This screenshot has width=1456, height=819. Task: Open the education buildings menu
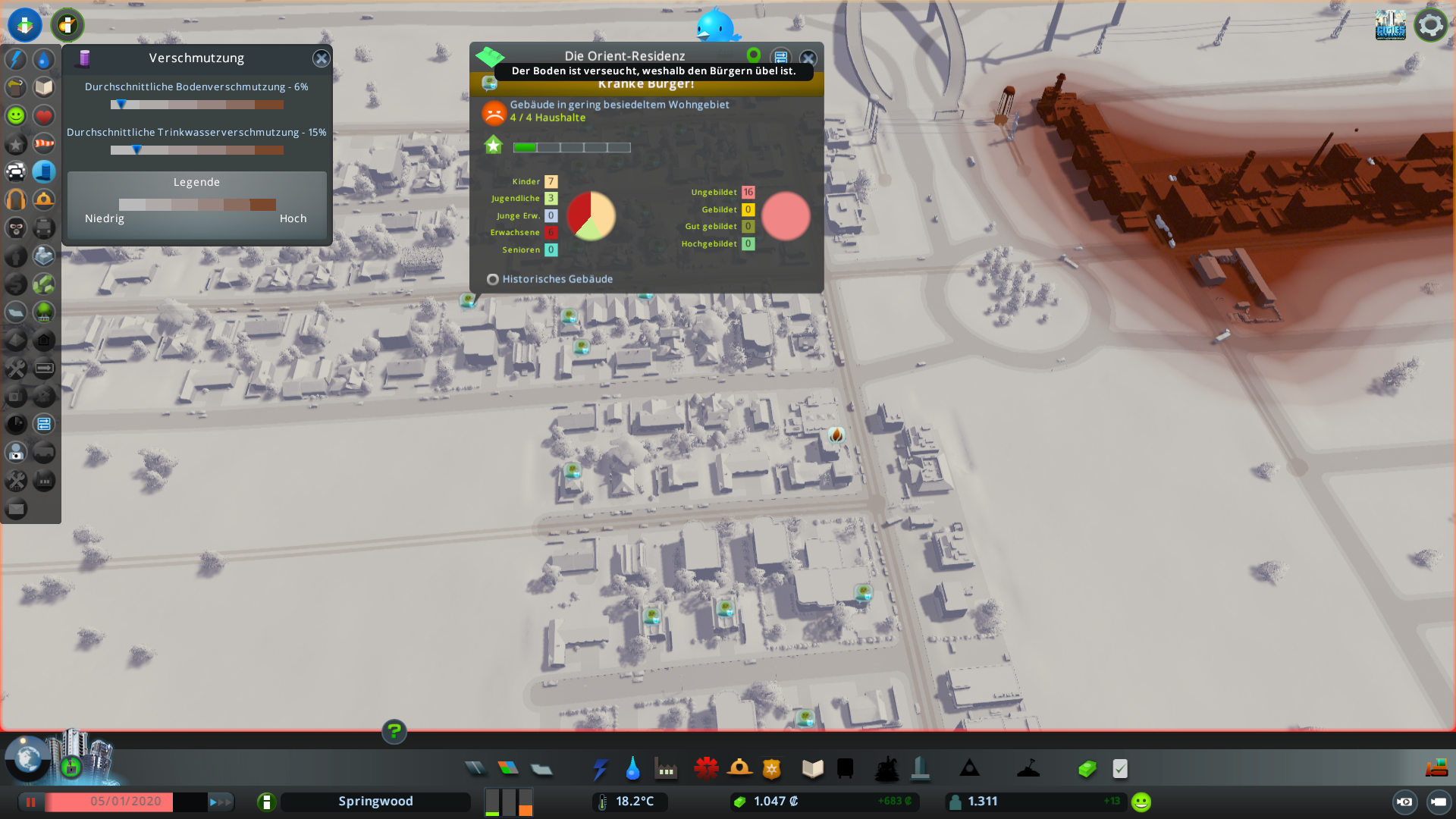[811, 768]
